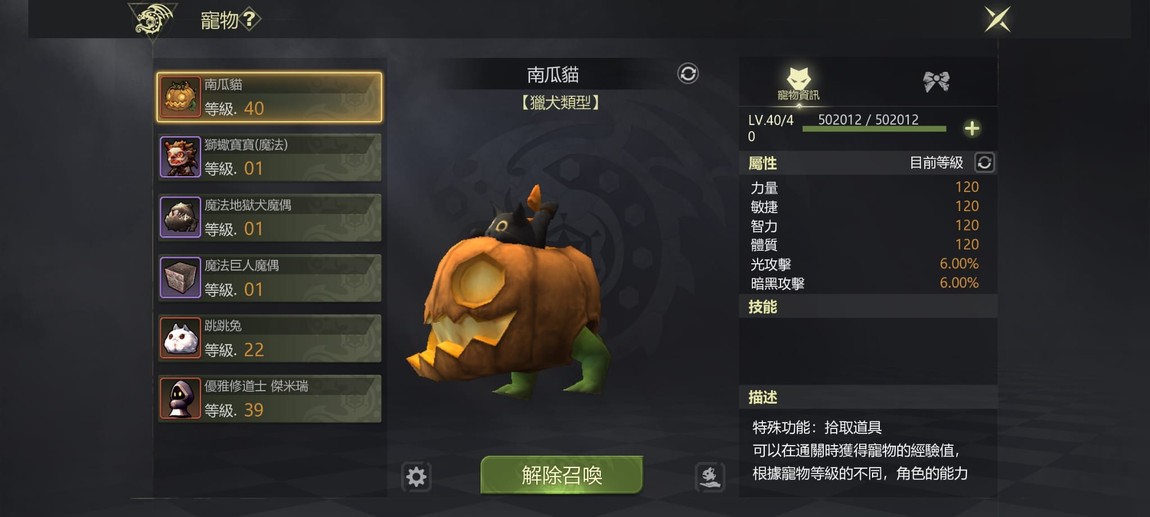This screenshot has width=1150, height=517.
Task: Click the refresh icon beside pet name
Action: [688, 73]
